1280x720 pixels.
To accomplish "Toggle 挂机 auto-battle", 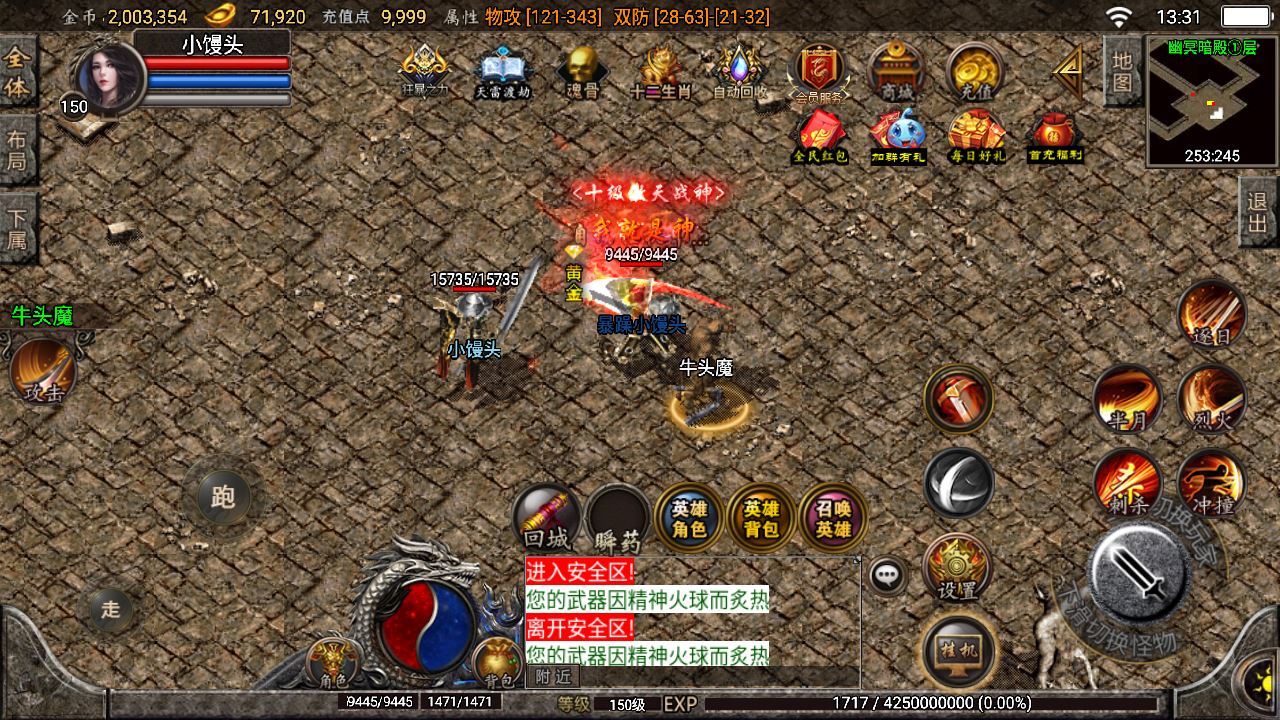I will pyautogui.click(x=959, y=649).
